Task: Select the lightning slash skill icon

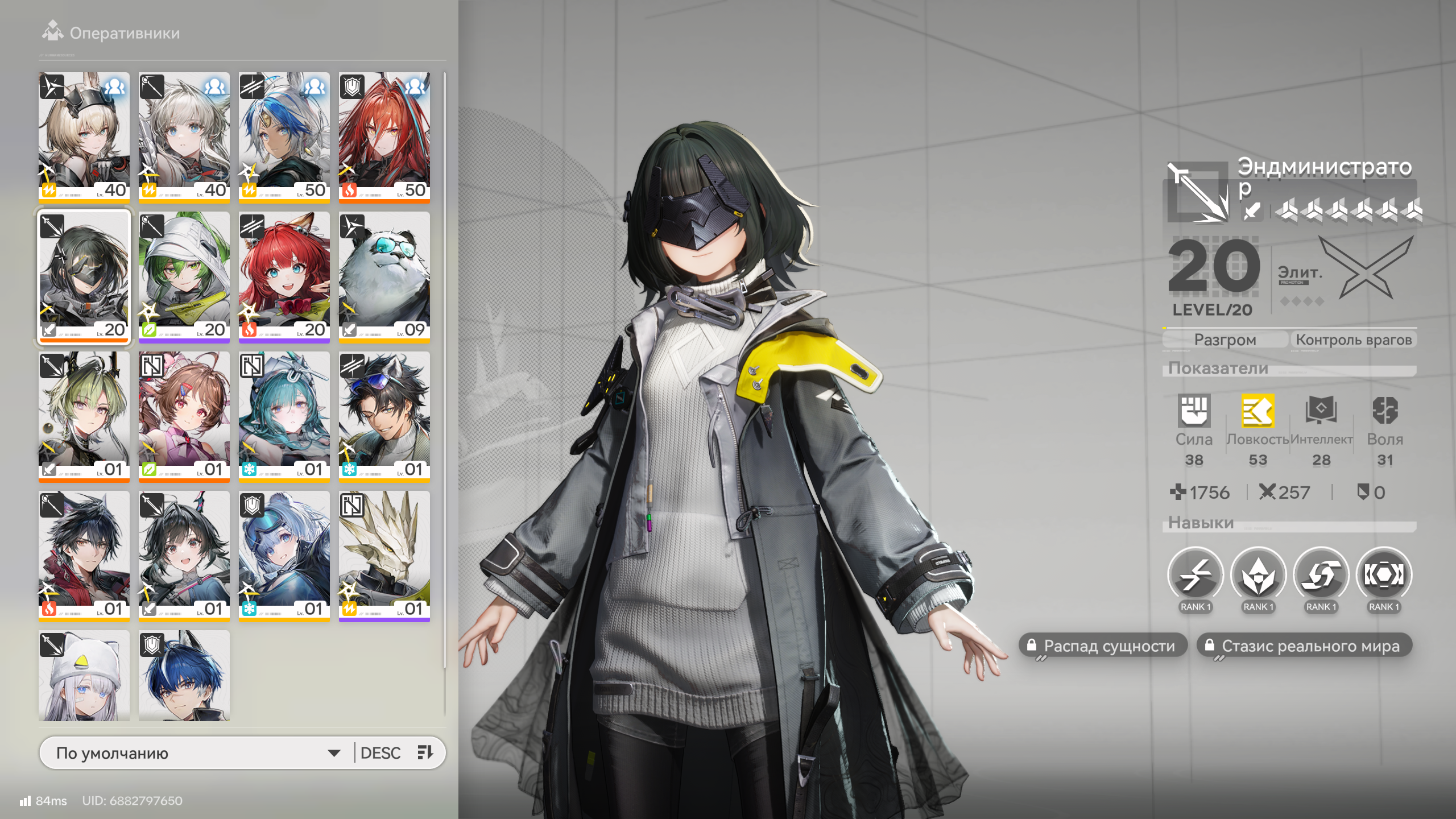Action: point(1195,576)
